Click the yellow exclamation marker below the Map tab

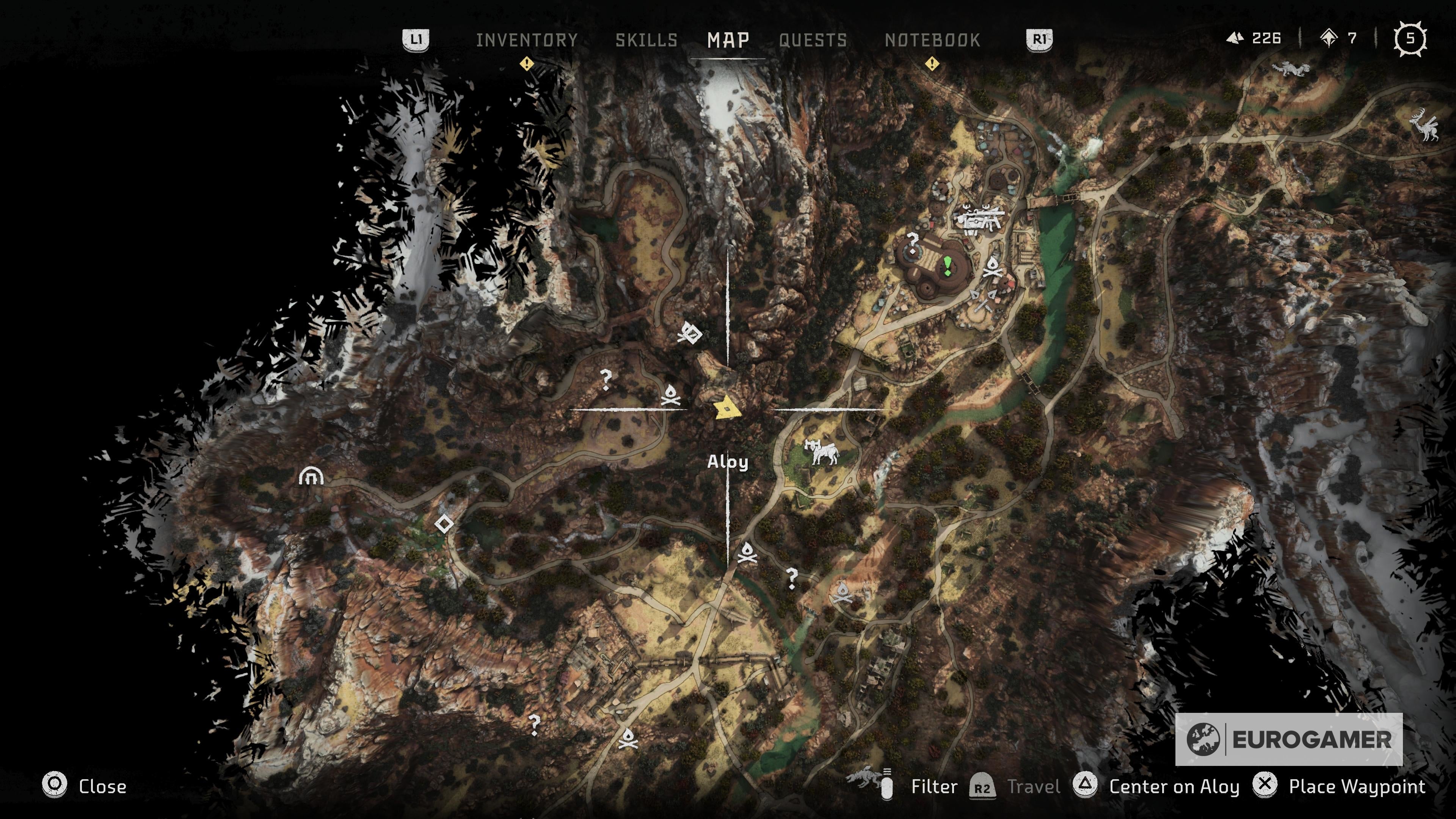(527, 64)
